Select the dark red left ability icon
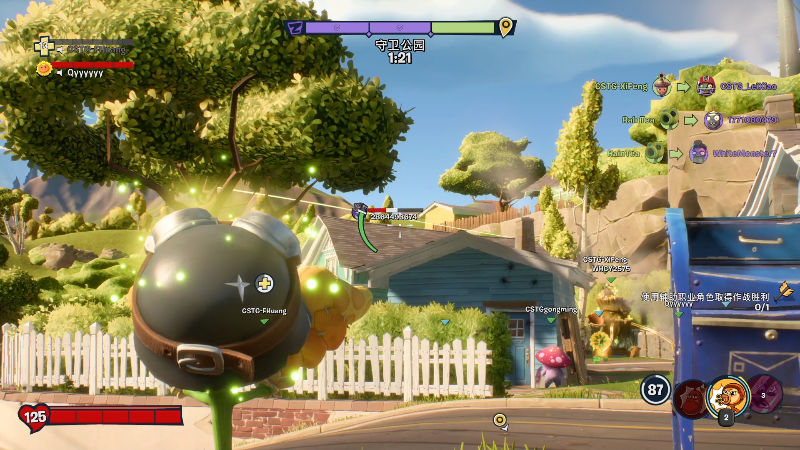The image size is (800, 450). click(x=689, y=398)
